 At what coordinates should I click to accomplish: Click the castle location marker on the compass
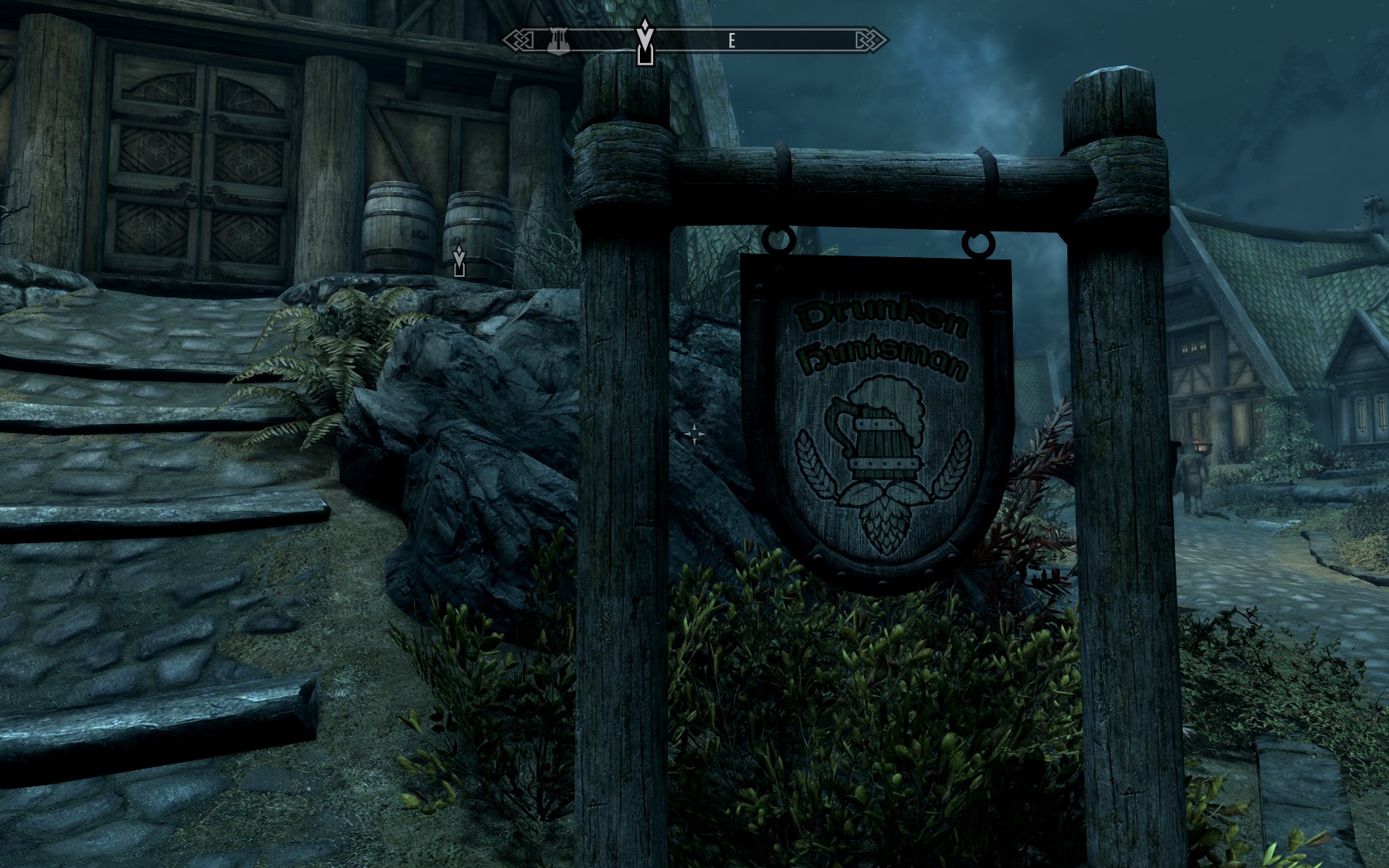pos(559,41)
